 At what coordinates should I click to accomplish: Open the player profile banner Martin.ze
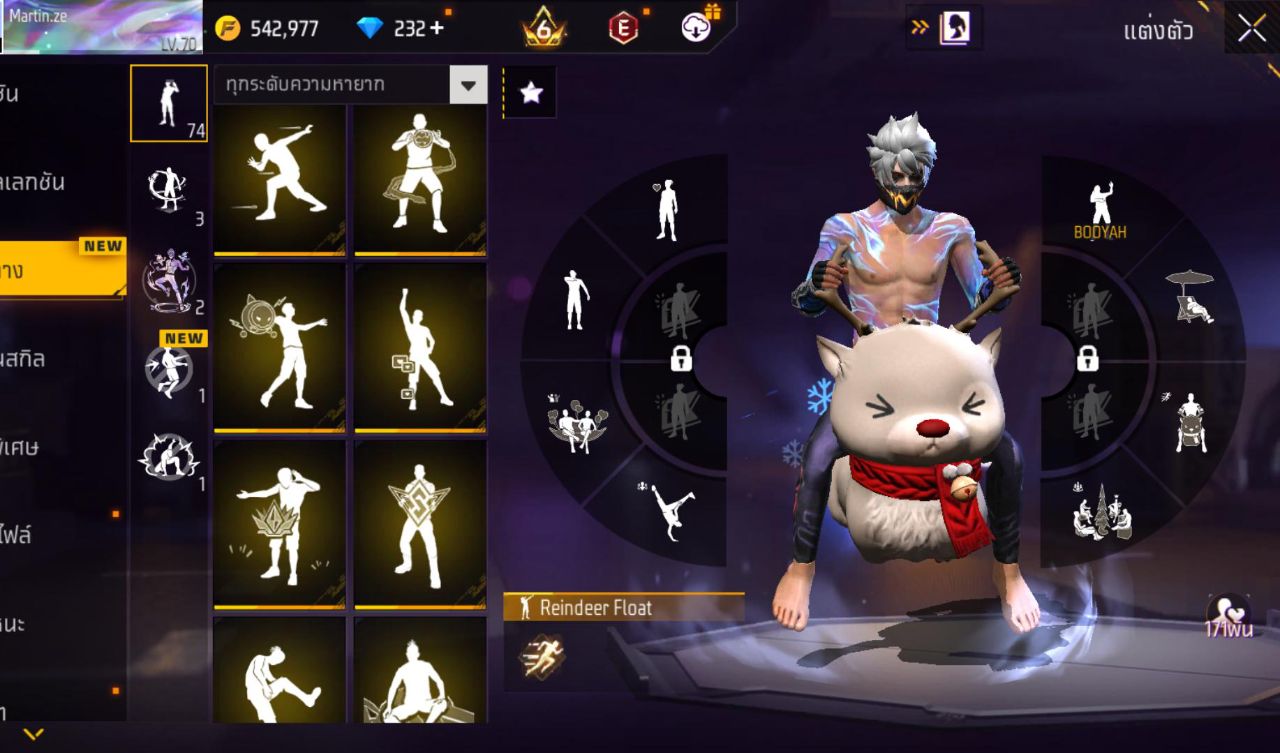click(101, 27)
